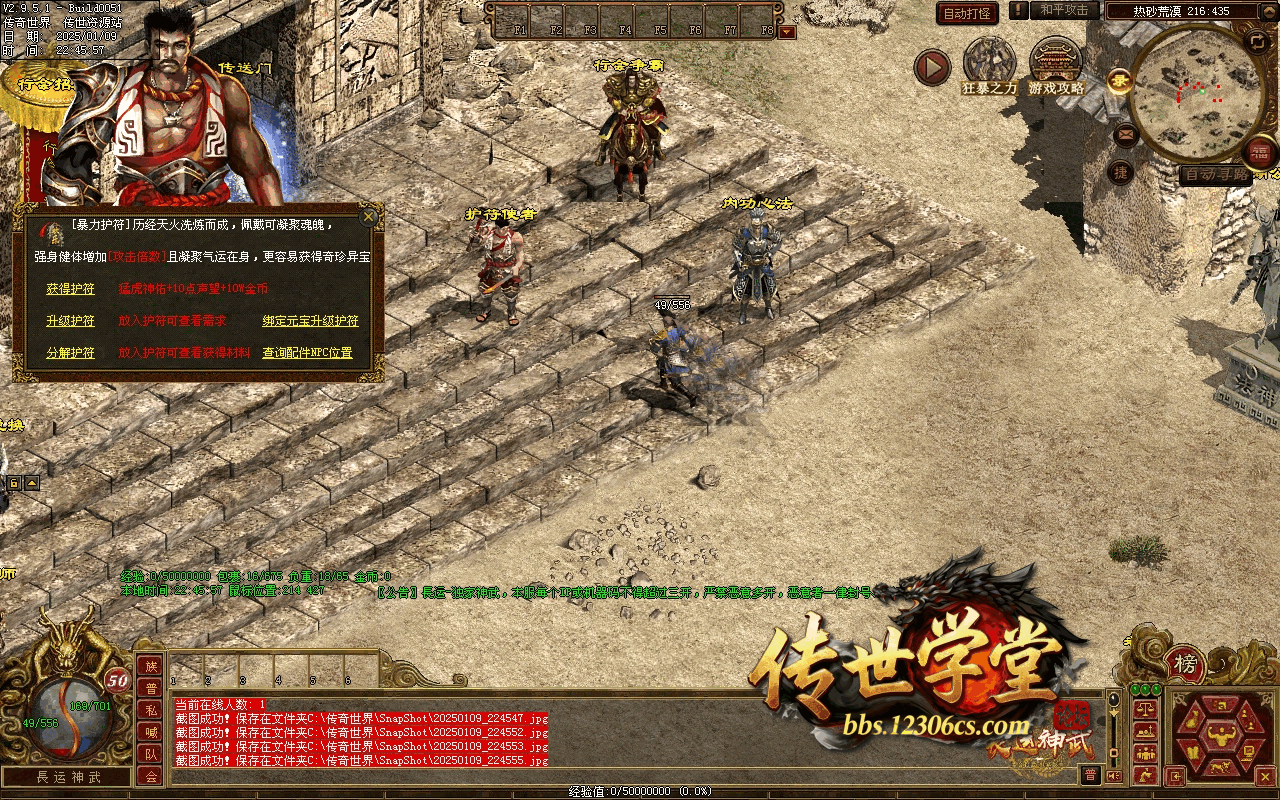Image resolution: width=1280 pixels, height=800 pixels.
Task: Click the 绑定元宝升级护符 link
Action: point(310,321)
